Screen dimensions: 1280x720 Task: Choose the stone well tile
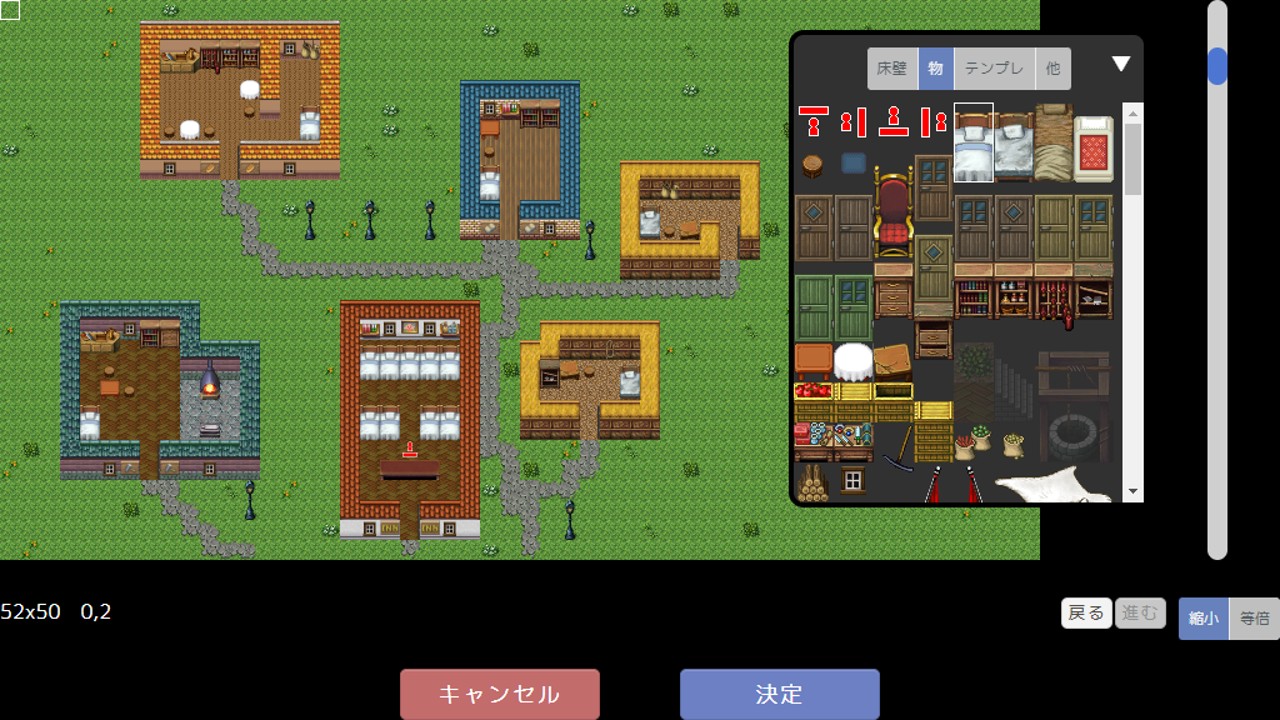(x=1075, y=435)
